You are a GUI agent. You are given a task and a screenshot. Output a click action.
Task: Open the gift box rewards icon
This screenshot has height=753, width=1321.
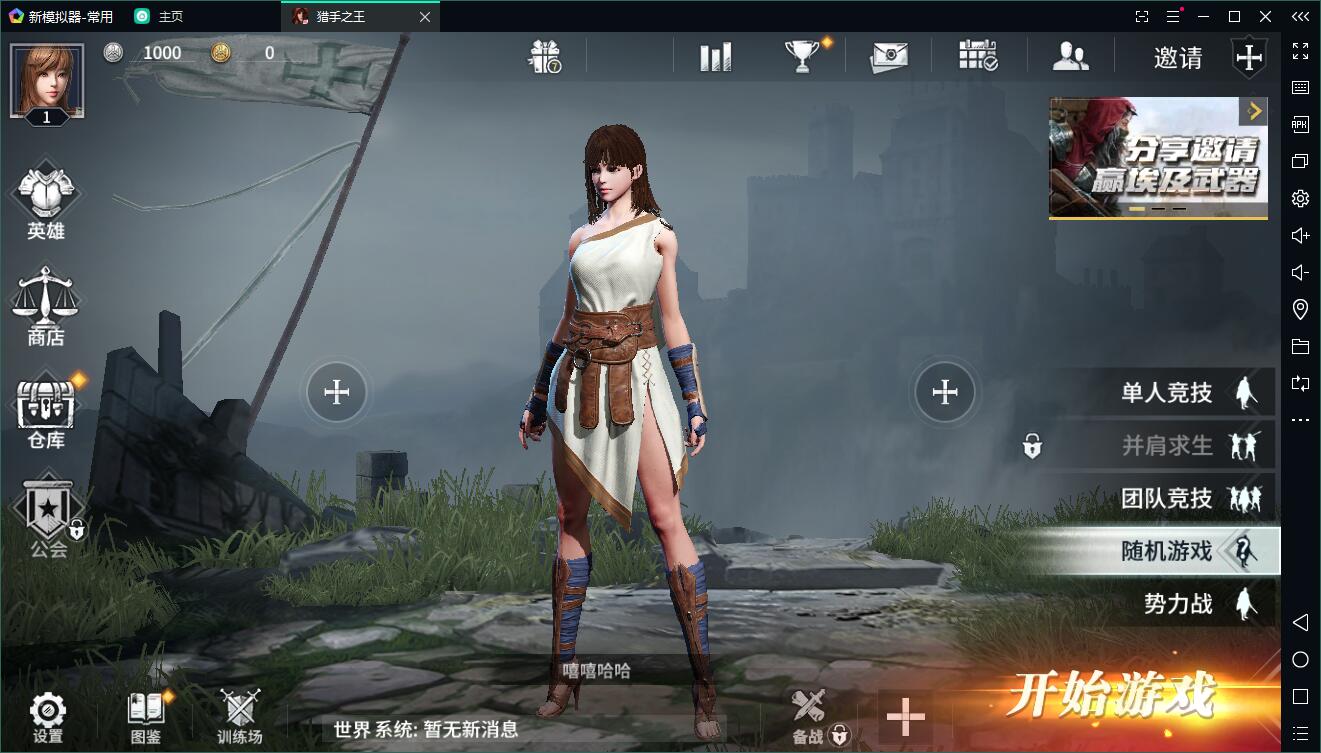point(545,57)
